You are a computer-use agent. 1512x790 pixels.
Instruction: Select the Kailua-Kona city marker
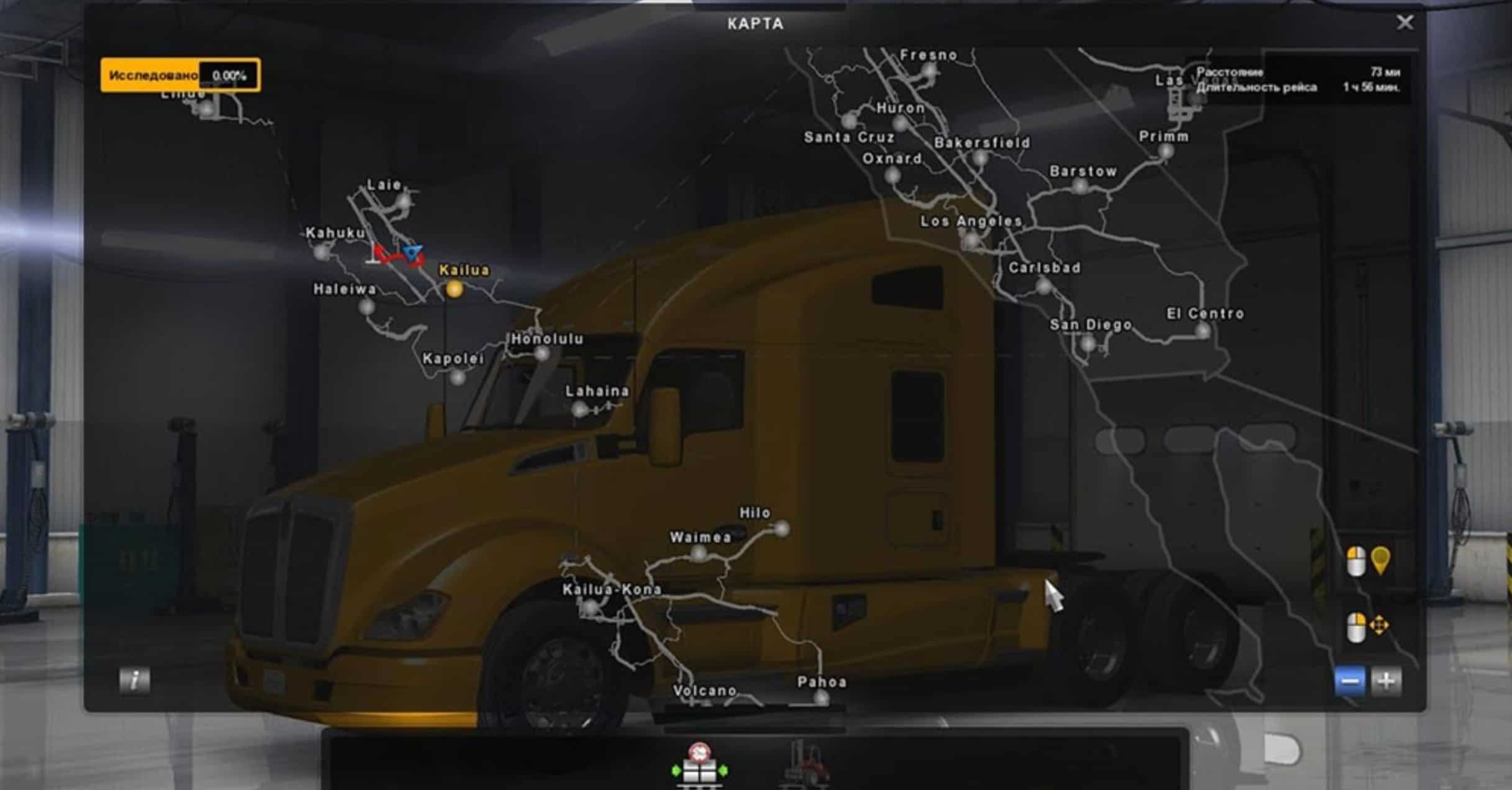591,607
